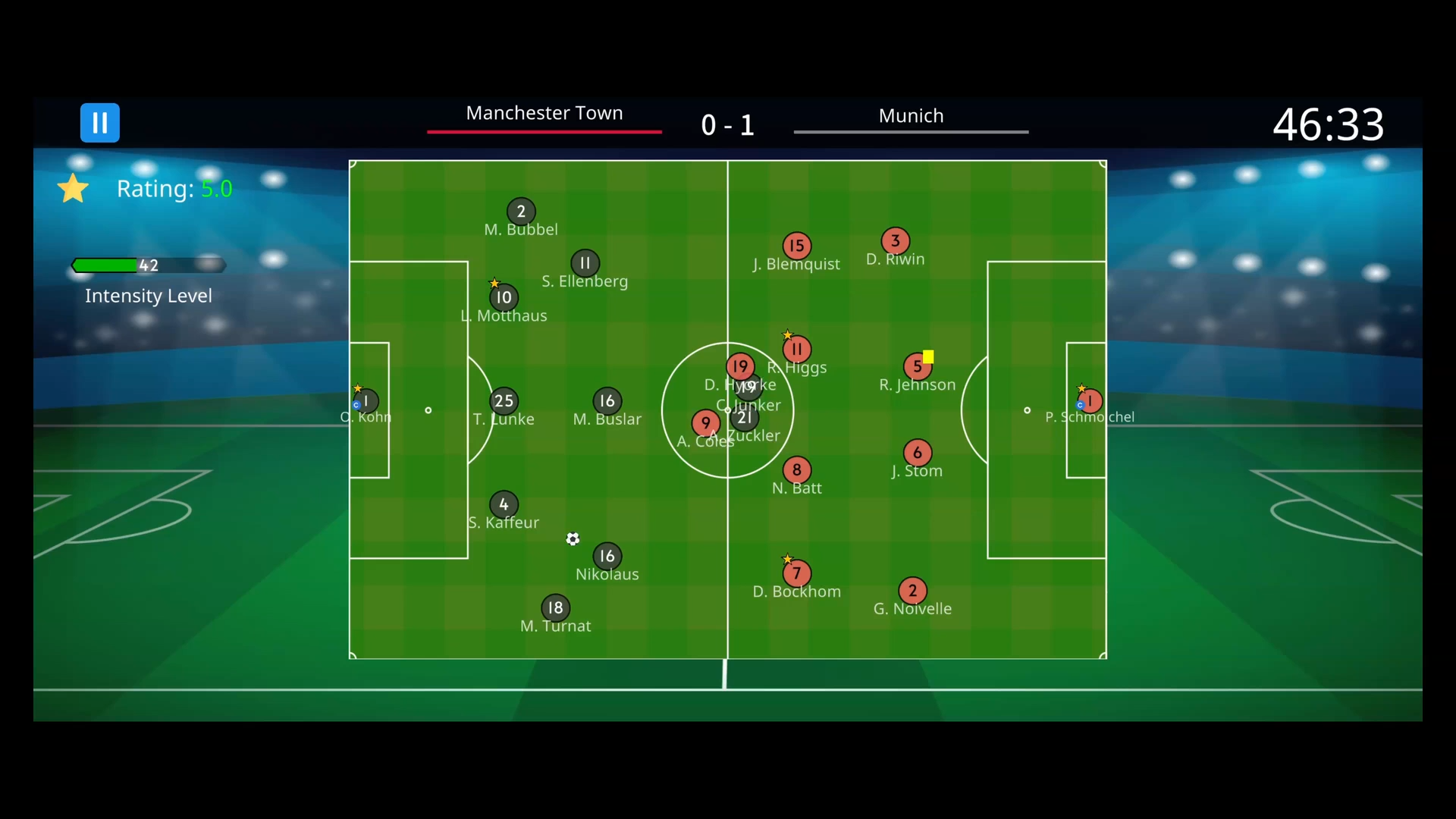This screenshot has width=1456, height=819.
Task: Open Munich team details
Action: point(911,115)
